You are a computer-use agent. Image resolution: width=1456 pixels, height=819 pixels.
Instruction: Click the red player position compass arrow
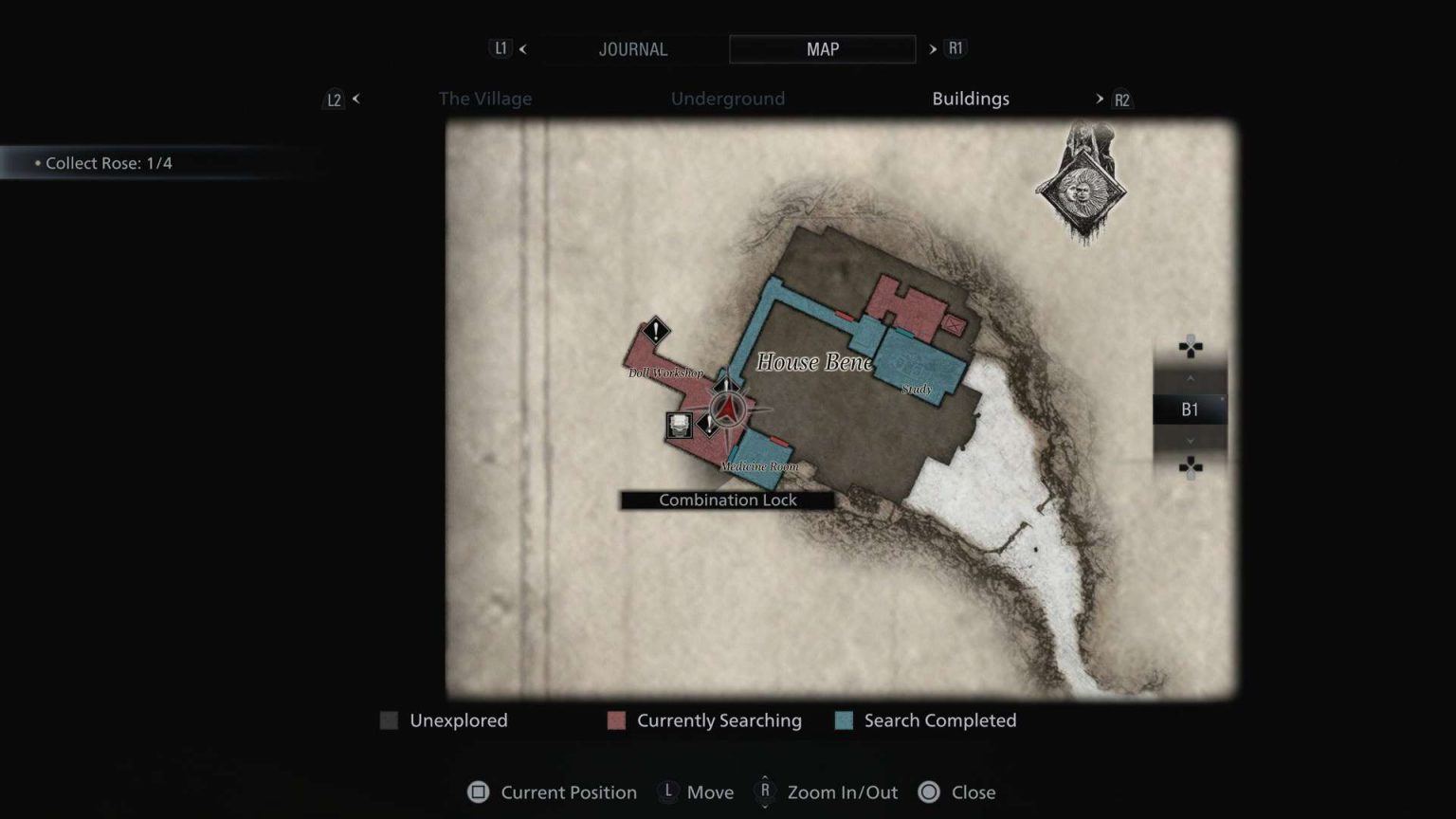[726, 409]
